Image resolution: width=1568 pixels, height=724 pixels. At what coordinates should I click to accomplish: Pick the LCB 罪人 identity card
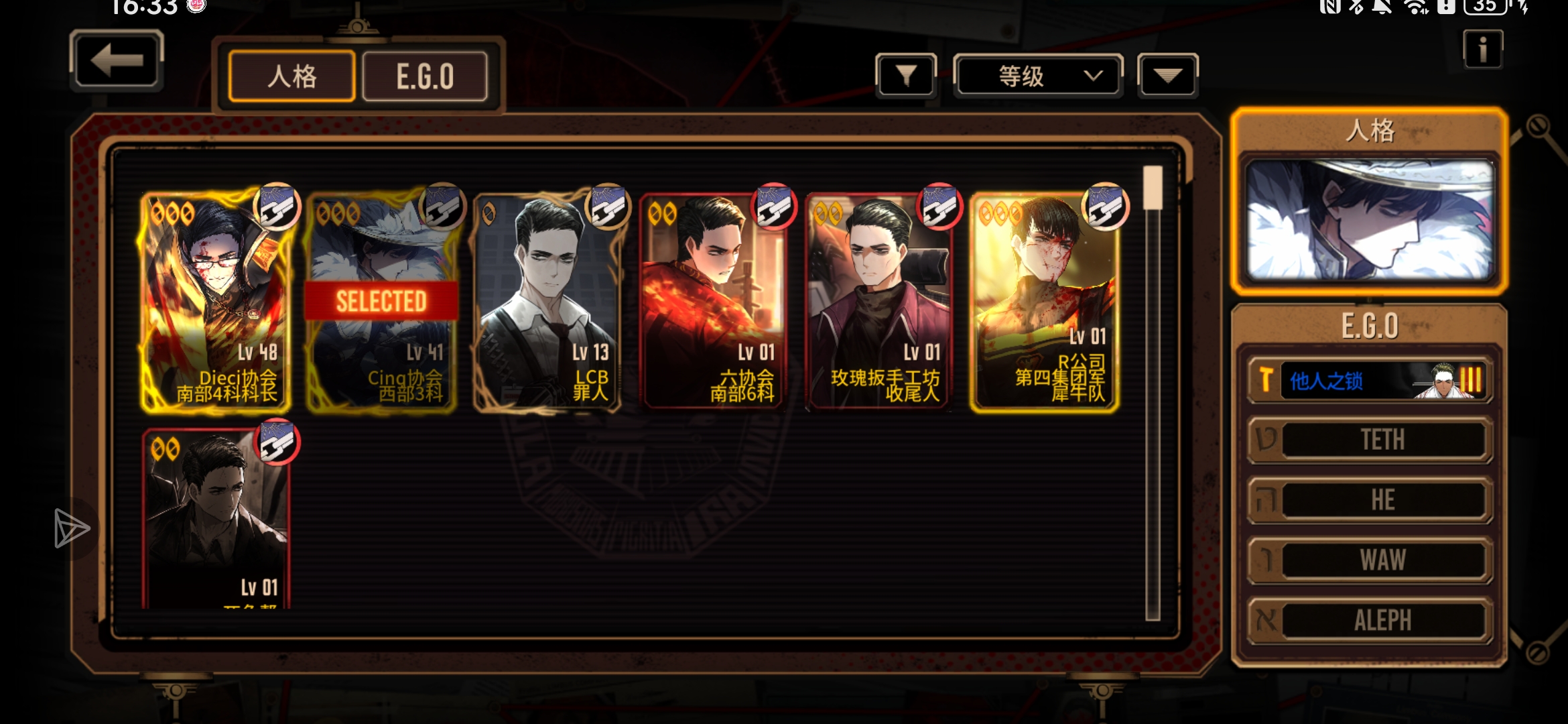(x=547, y=302)
